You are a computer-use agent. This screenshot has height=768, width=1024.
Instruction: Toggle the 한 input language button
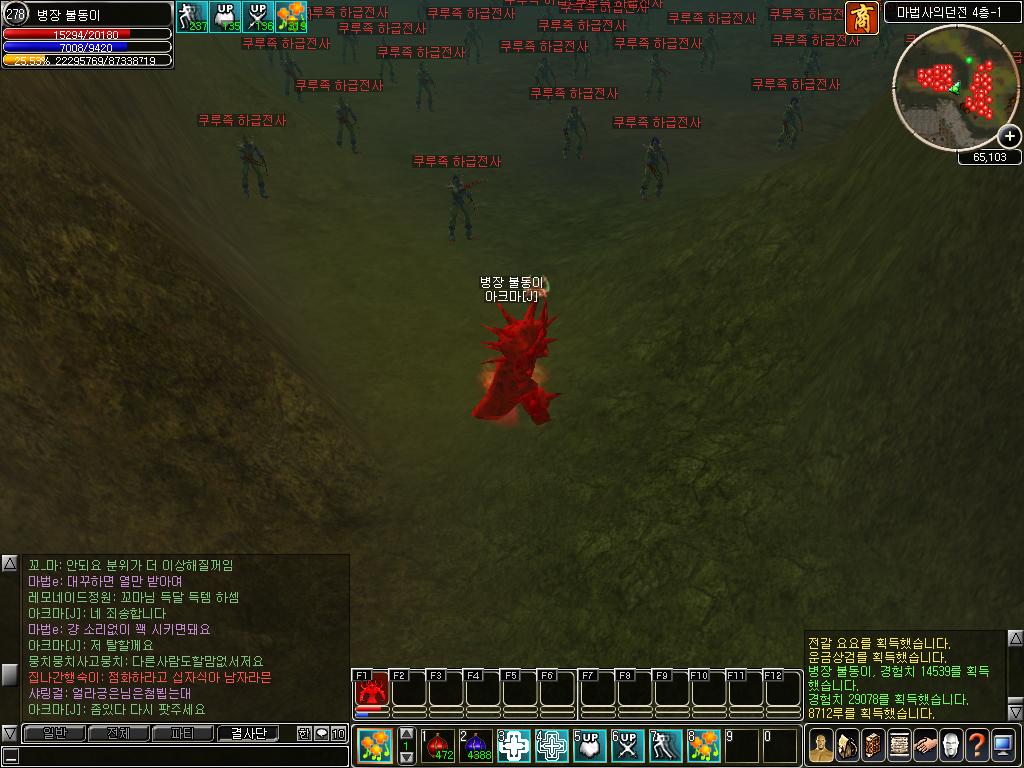[x=304, y=734]
